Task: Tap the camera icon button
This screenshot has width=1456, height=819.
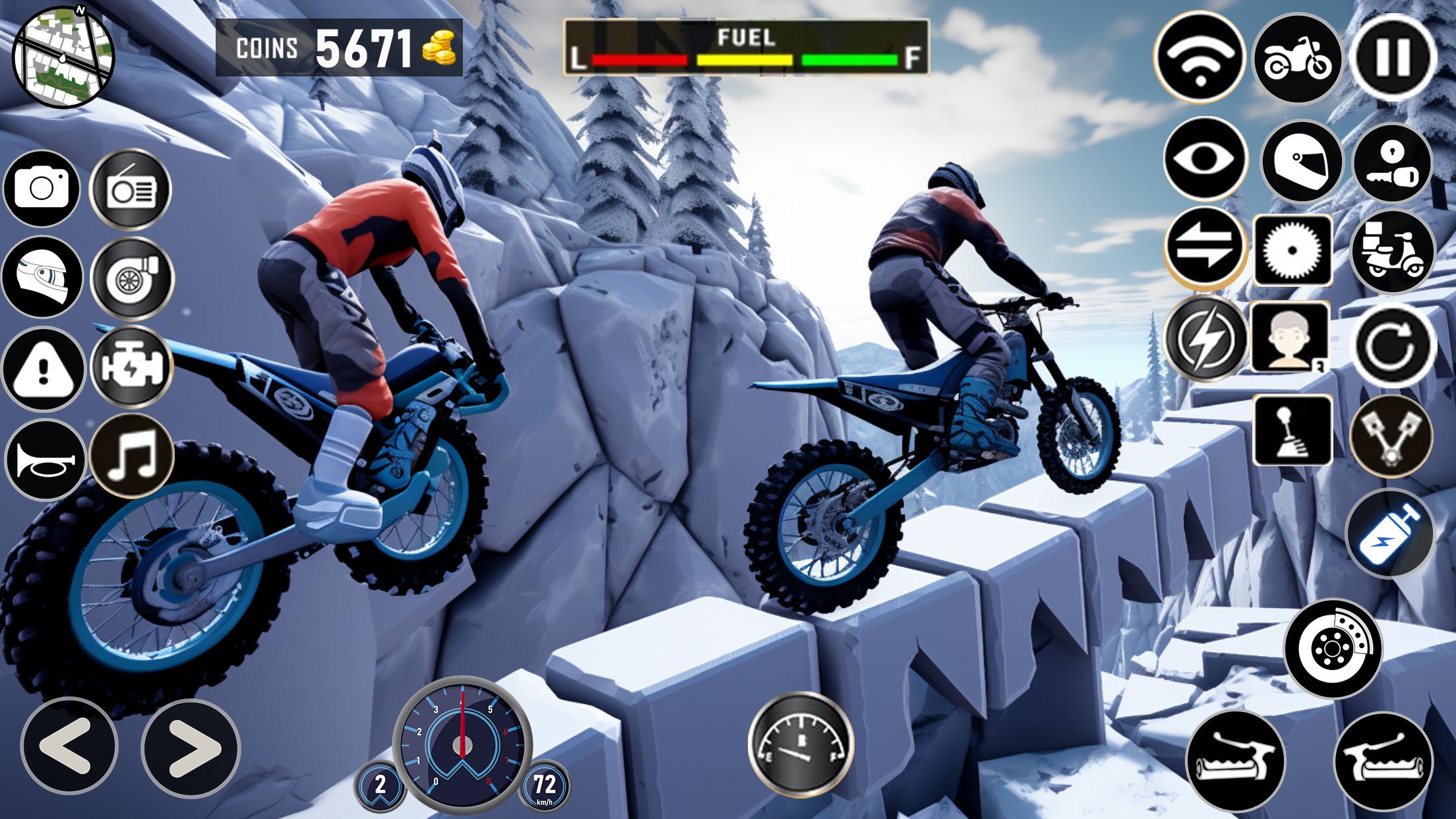Action: click(42, 189)
